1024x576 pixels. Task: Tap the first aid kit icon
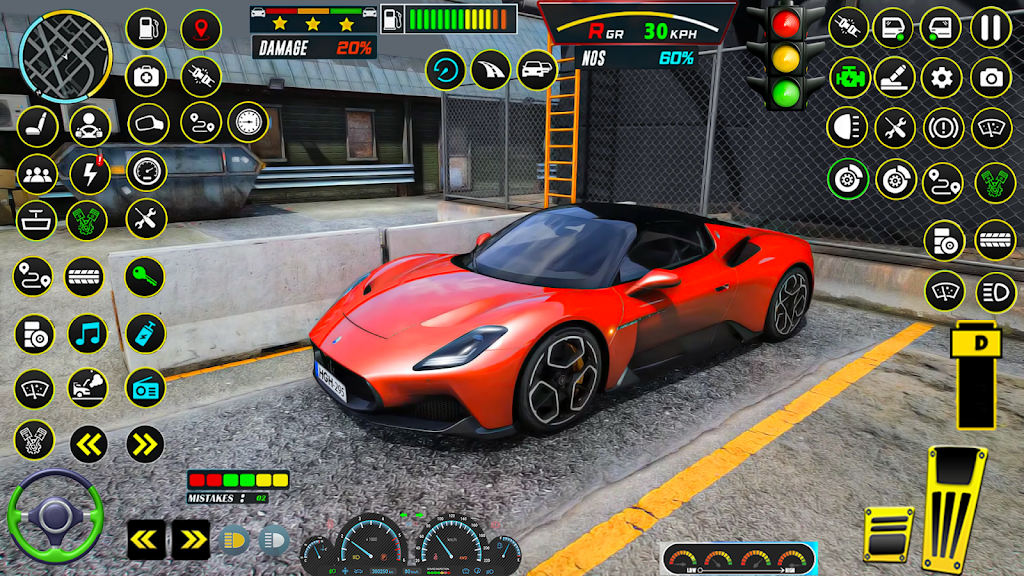coord(146,77)
